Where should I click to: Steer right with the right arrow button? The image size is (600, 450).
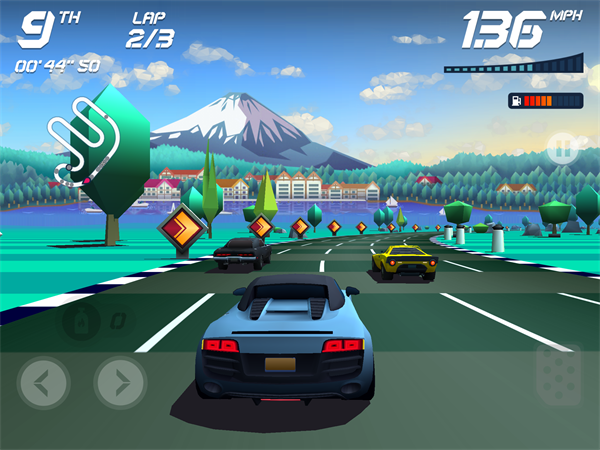[120, 382]
